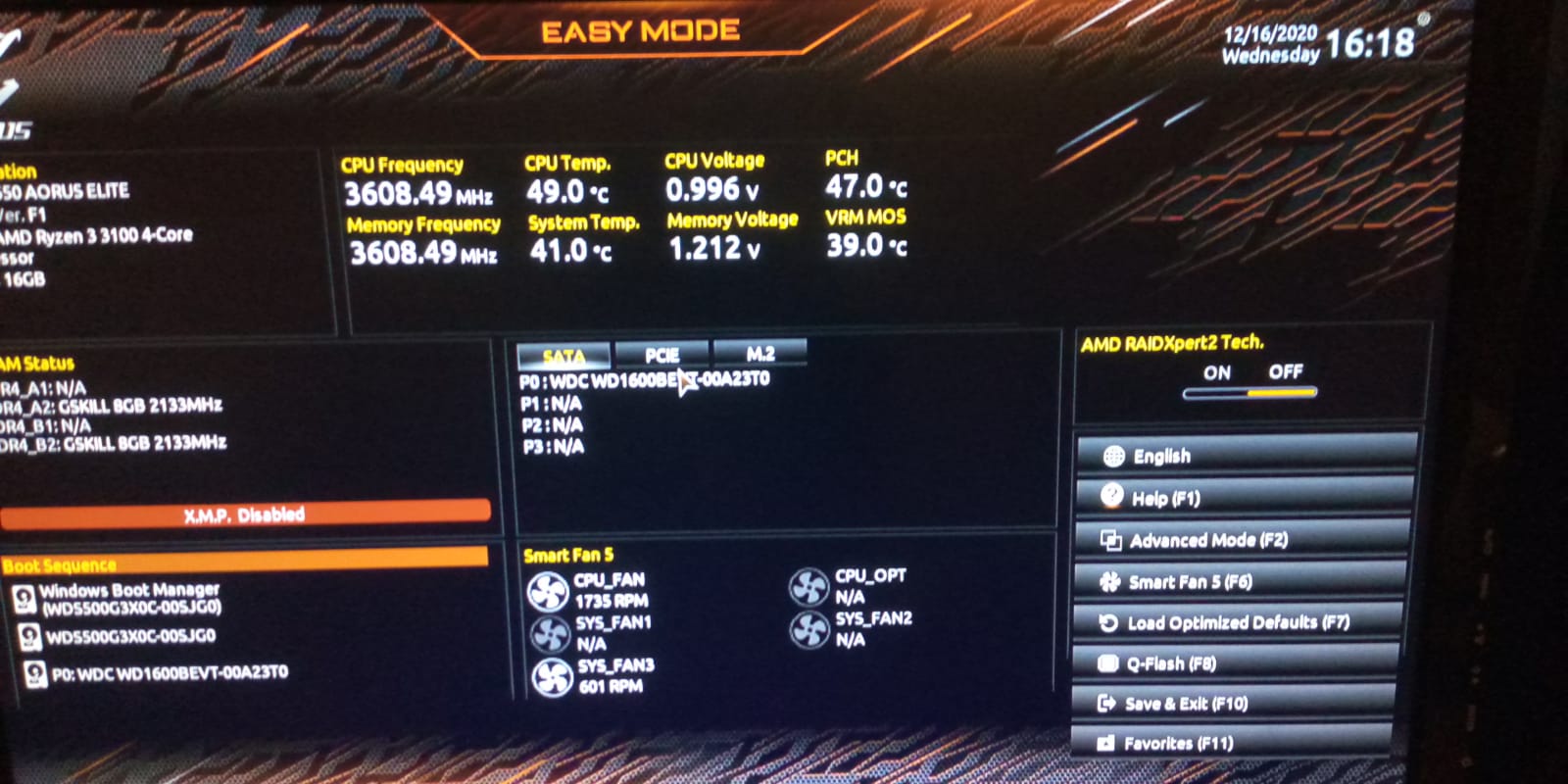Open the Help panel via its question mark icon
Image resolution: width=1568 pixels, height=784 pixels.
click(1111, 497)
